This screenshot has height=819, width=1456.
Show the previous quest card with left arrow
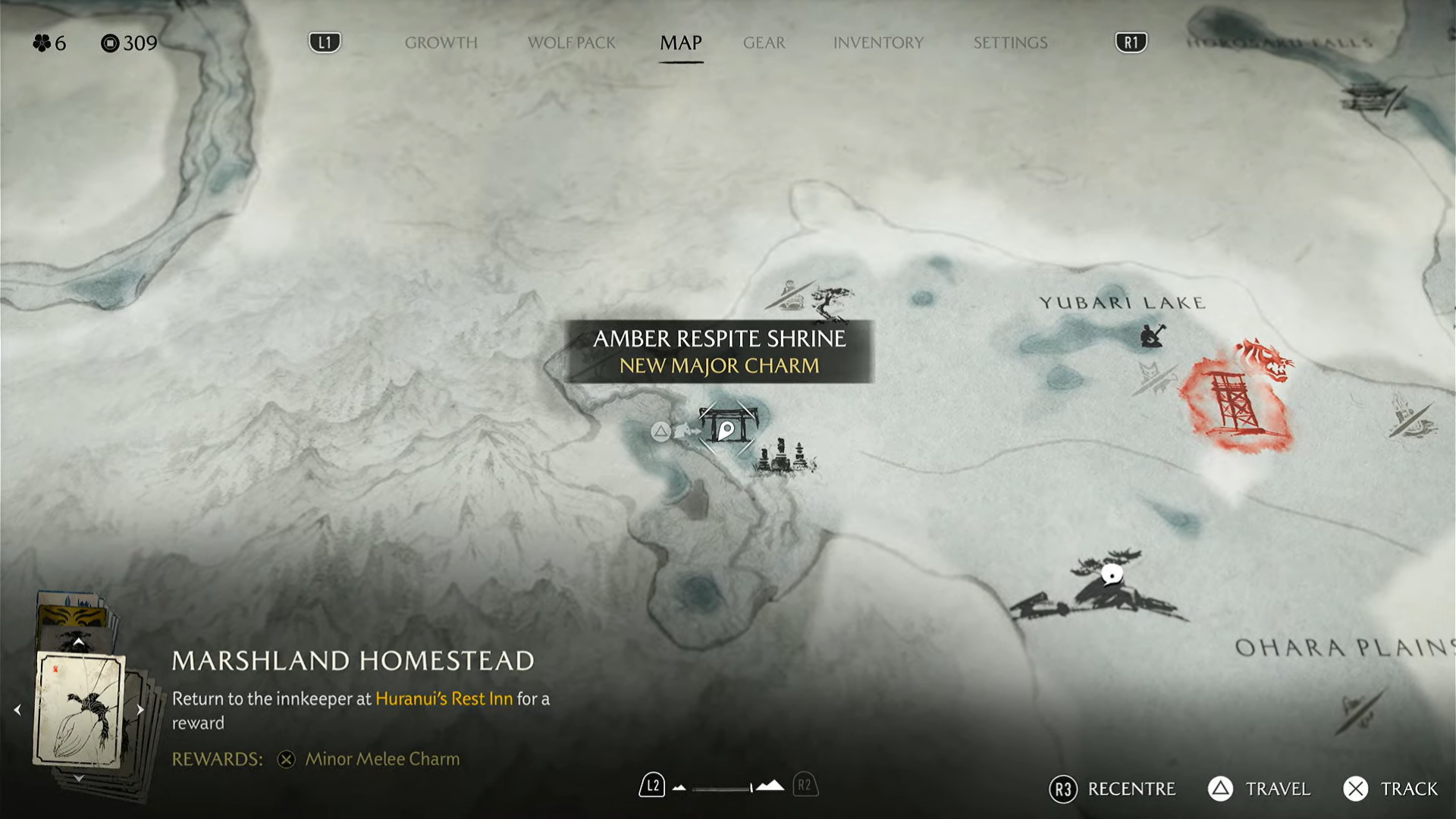17,710
